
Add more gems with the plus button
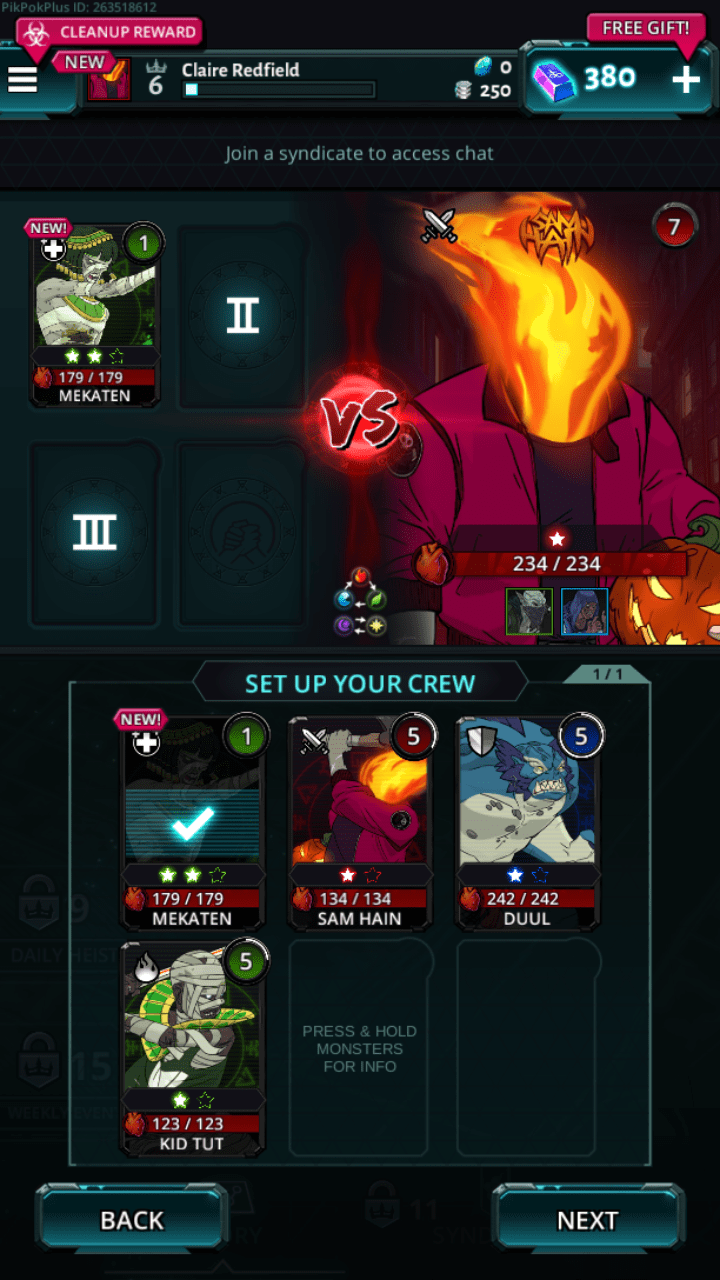[686, 79]
